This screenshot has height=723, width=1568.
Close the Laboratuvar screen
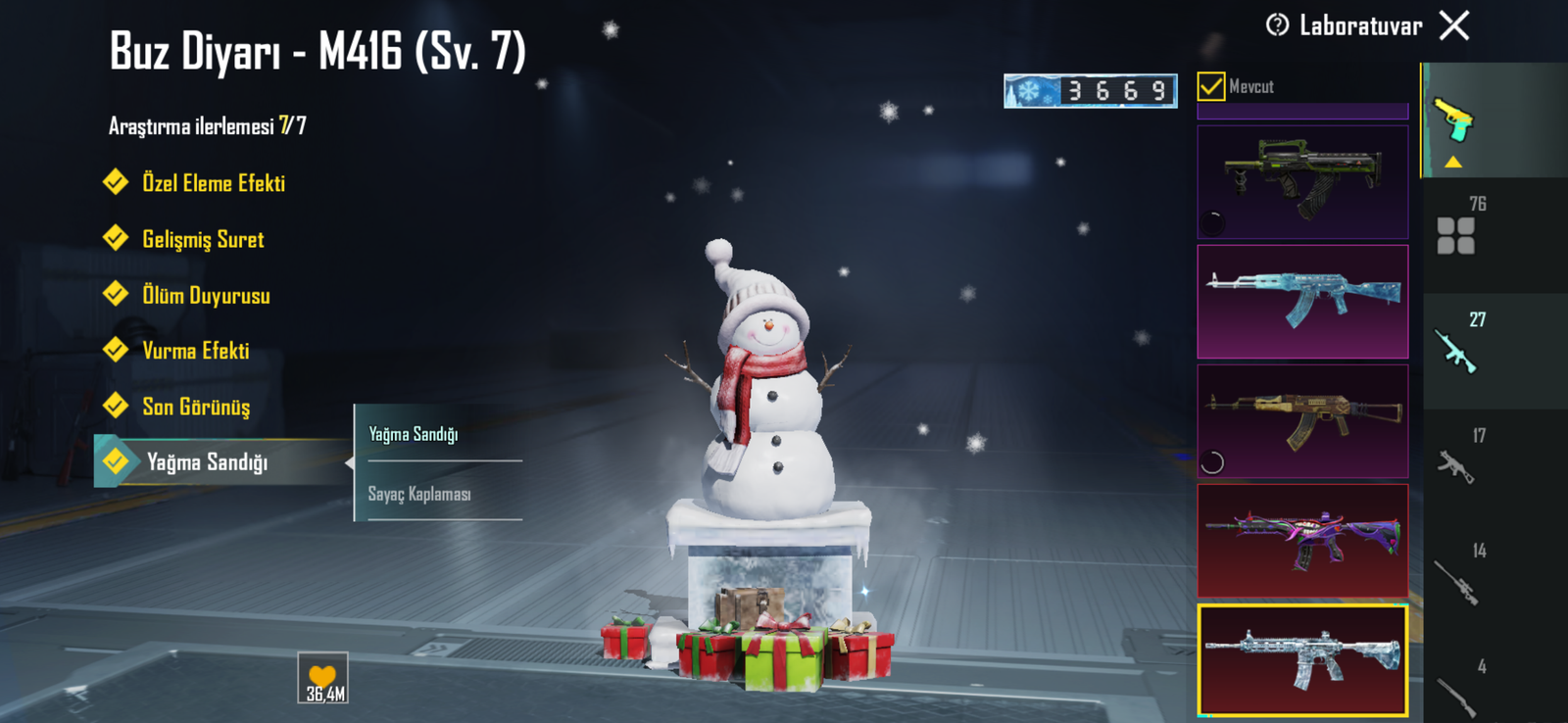[1454, 25]
